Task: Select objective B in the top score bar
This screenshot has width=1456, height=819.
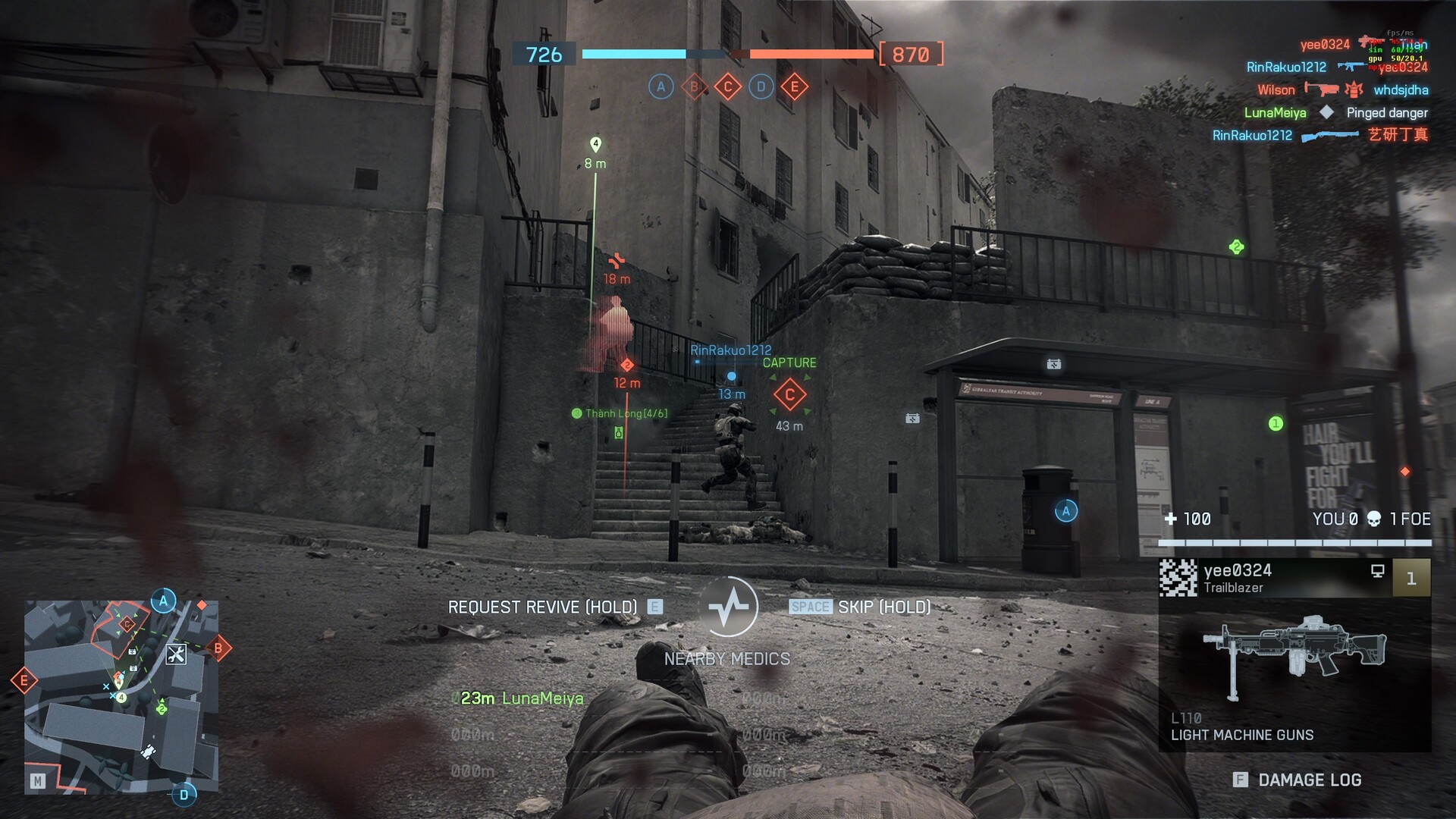Action: 694,87
